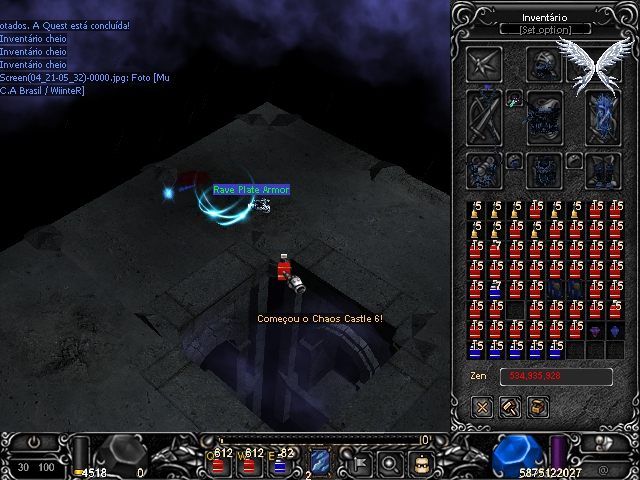
Task: Use the Q hotkey red potion
Action: pyautogui.click(x=218, y=462)
